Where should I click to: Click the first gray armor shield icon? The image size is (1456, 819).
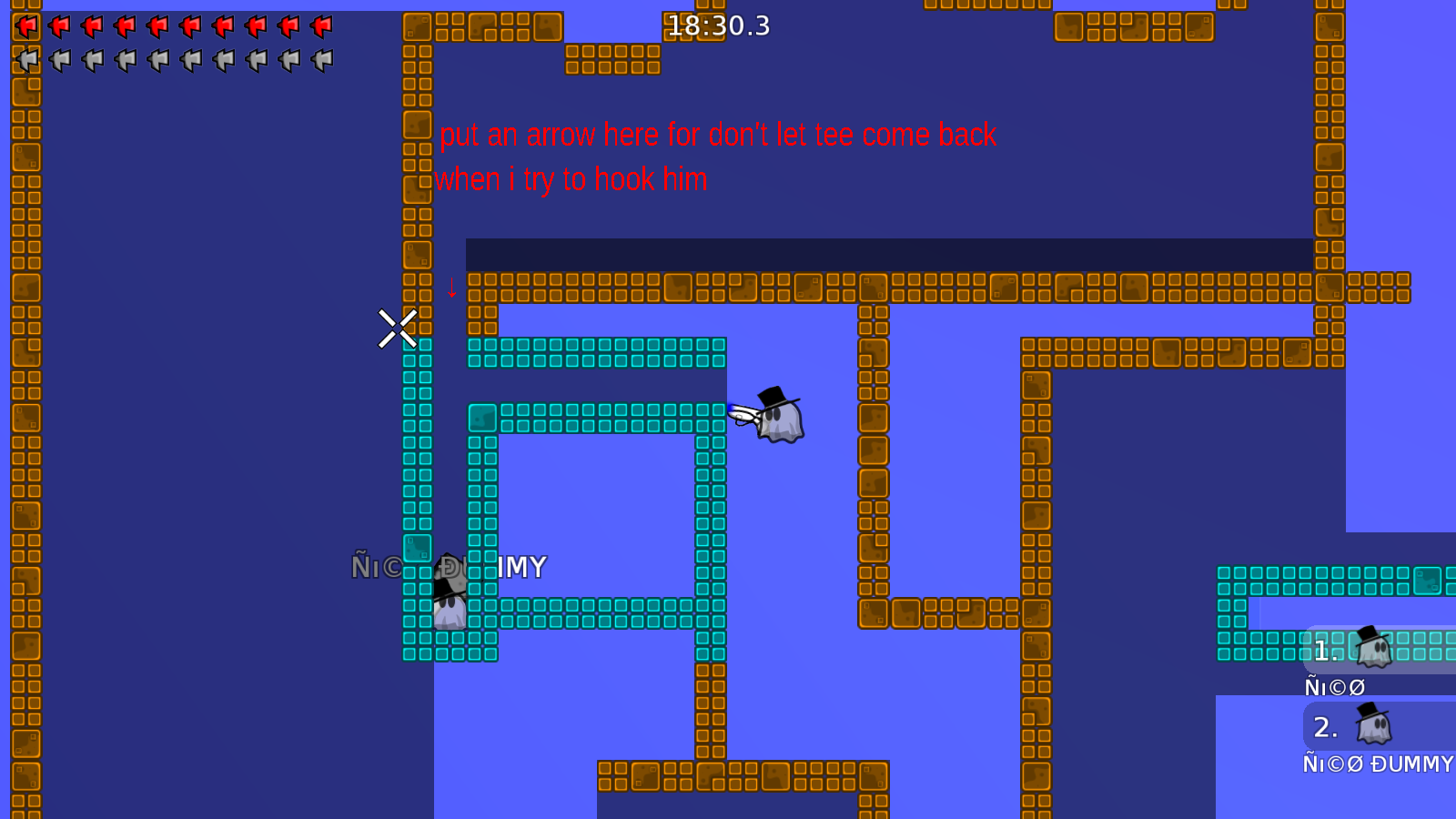point(27,60)
